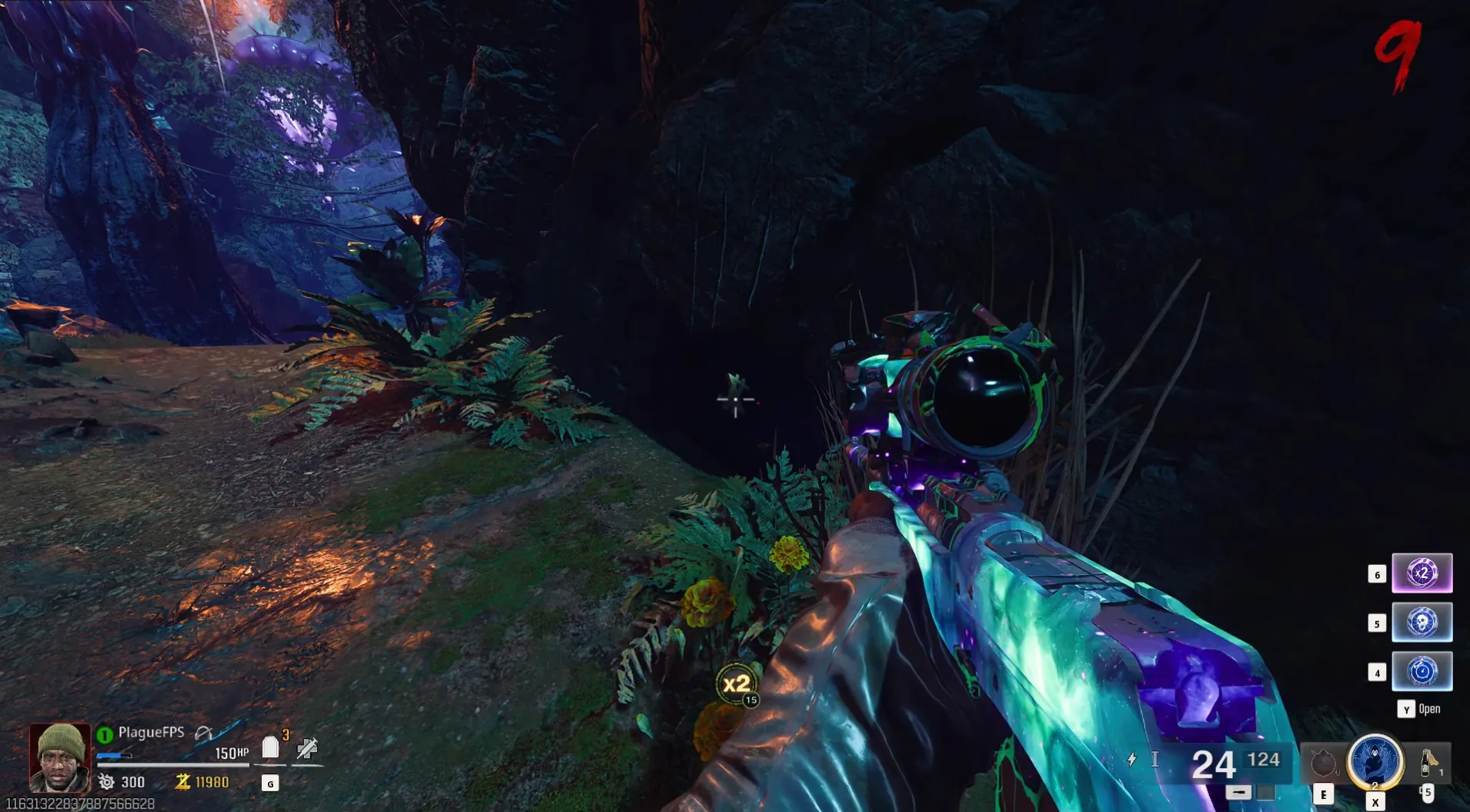
Task: Click the active x2 double points power-up badge
Action: [737, 683]
